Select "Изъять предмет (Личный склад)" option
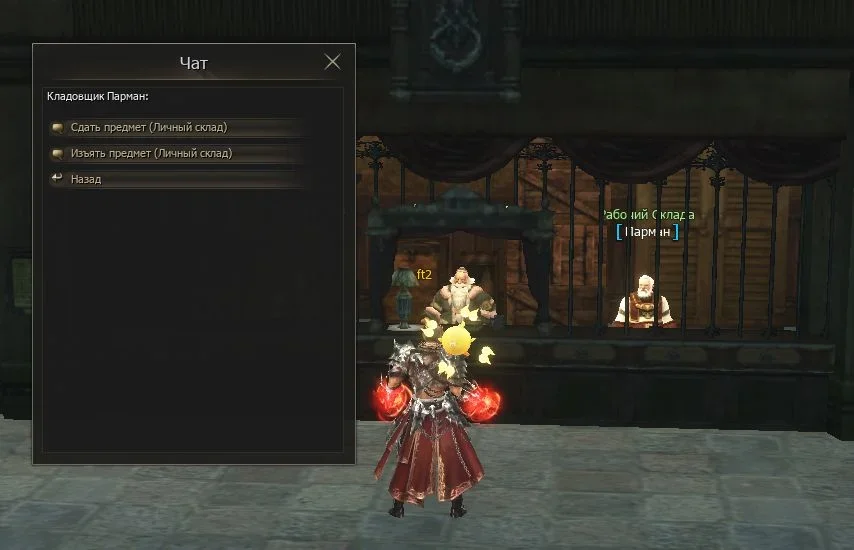 [151, 154]
